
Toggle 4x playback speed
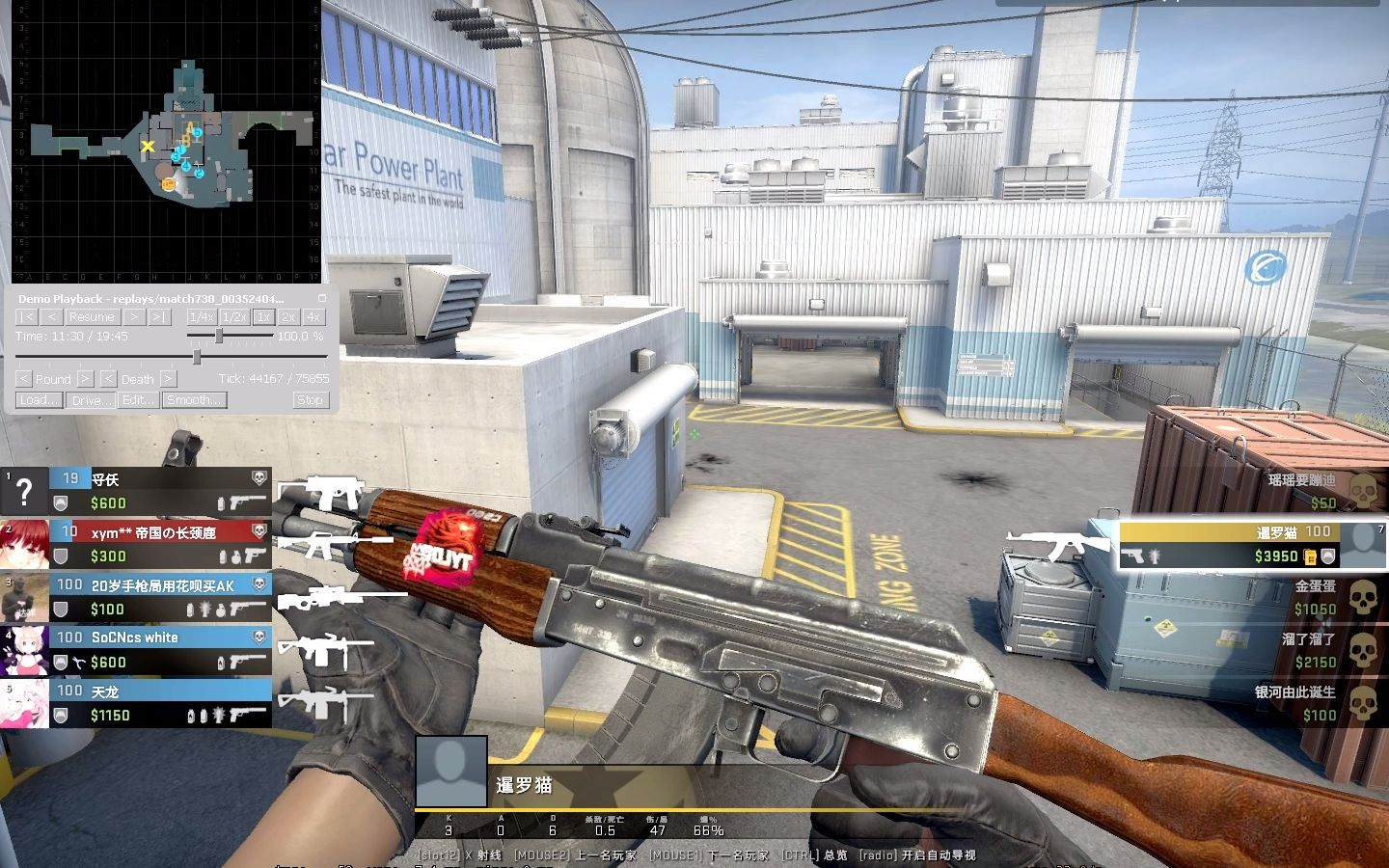point(312,316)
